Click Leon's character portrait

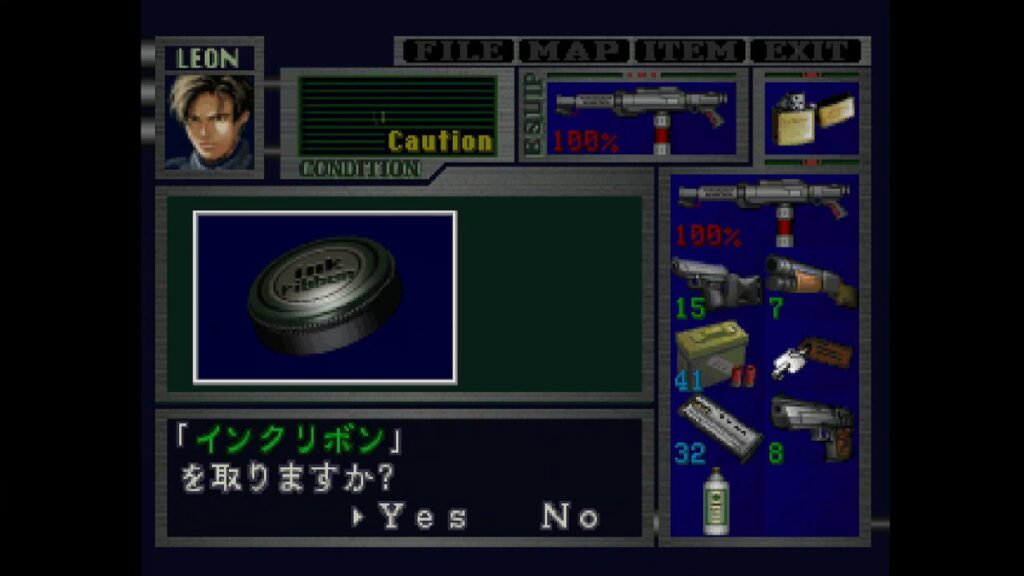point(210,120)
